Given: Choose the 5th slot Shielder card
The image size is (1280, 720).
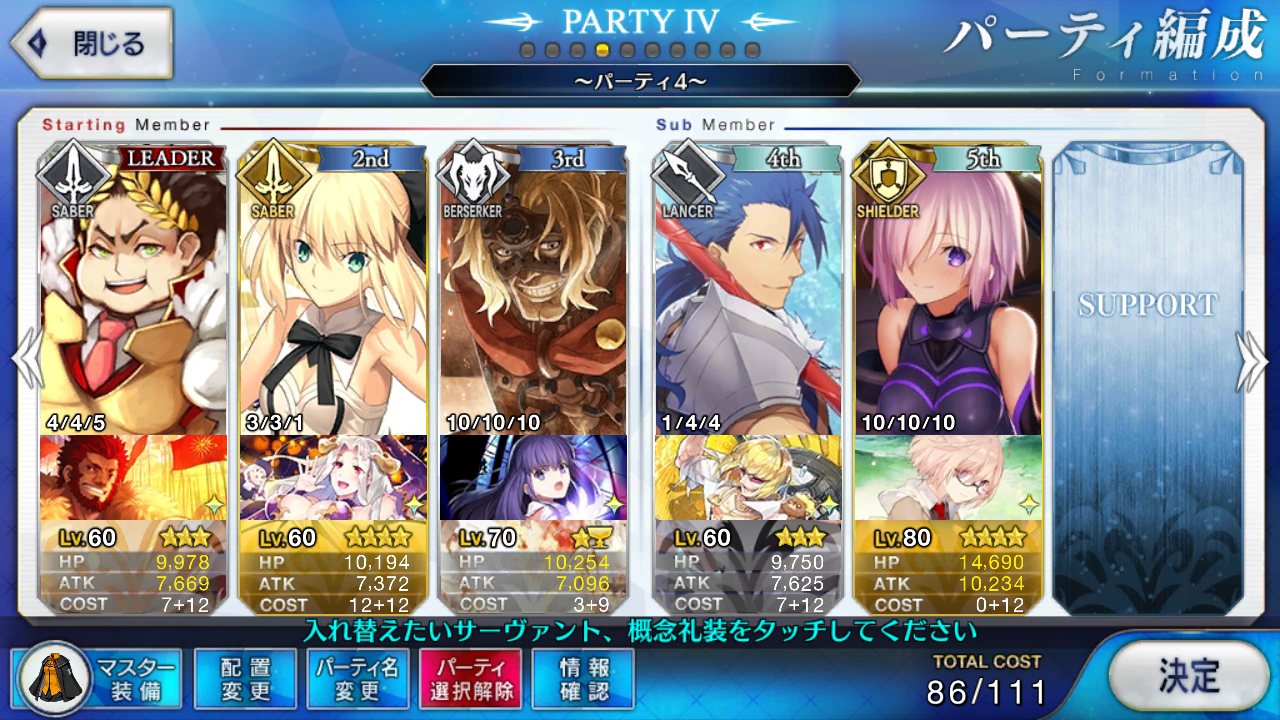Looking at the screenshot, I should 947,290.
